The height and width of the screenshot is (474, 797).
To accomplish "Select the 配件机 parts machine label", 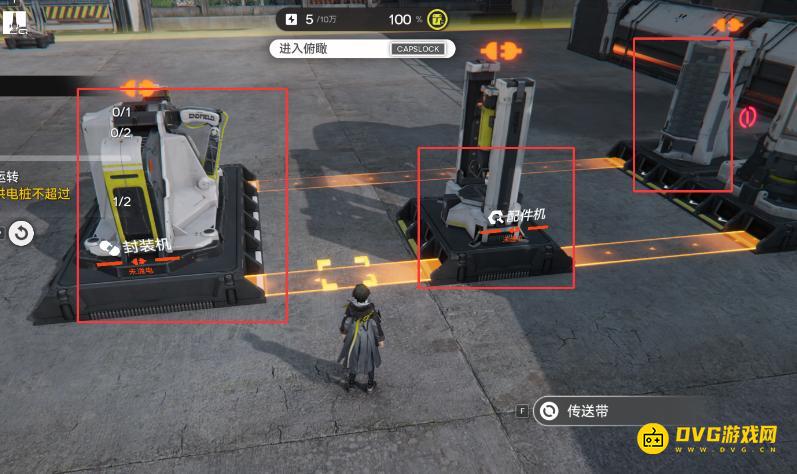I will click(516, 215).
